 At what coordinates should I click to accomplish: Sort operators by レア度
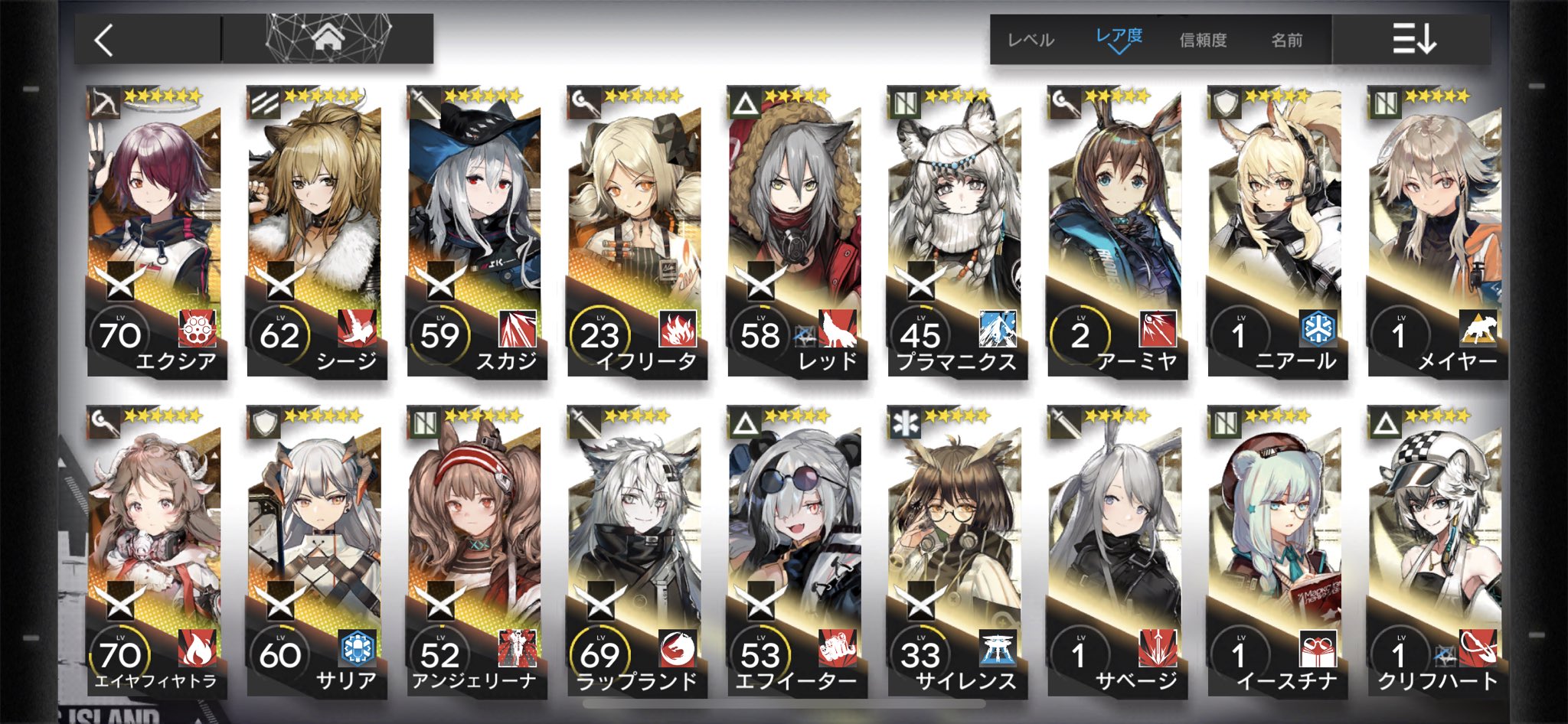pyautogui.click(x=1119, y=38)
